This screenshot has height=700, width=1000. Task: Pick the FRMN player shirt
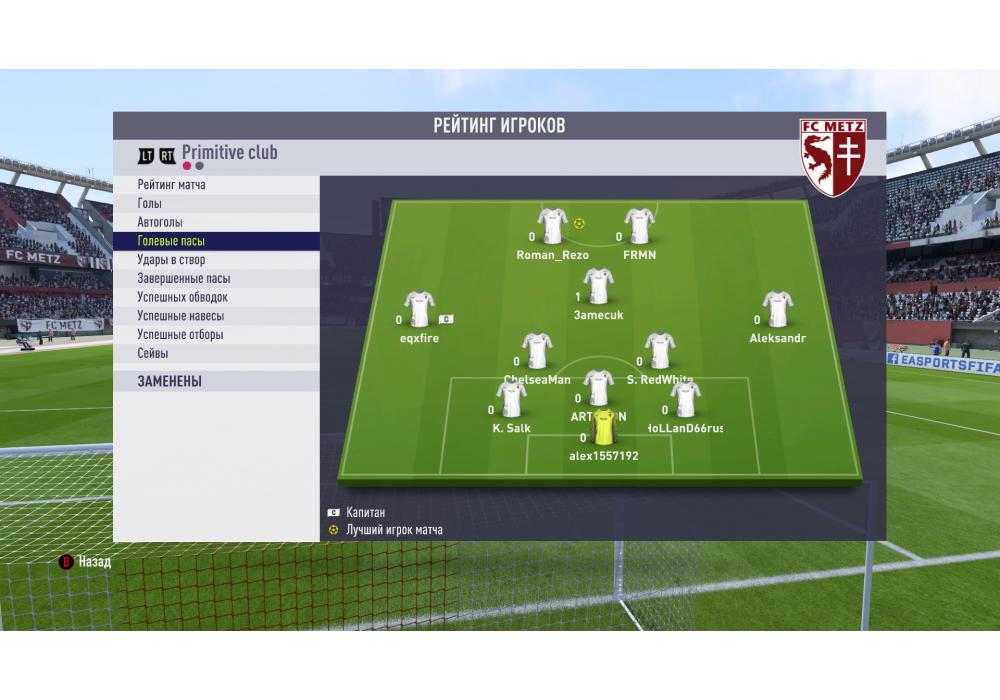click(x=639, y=227)
